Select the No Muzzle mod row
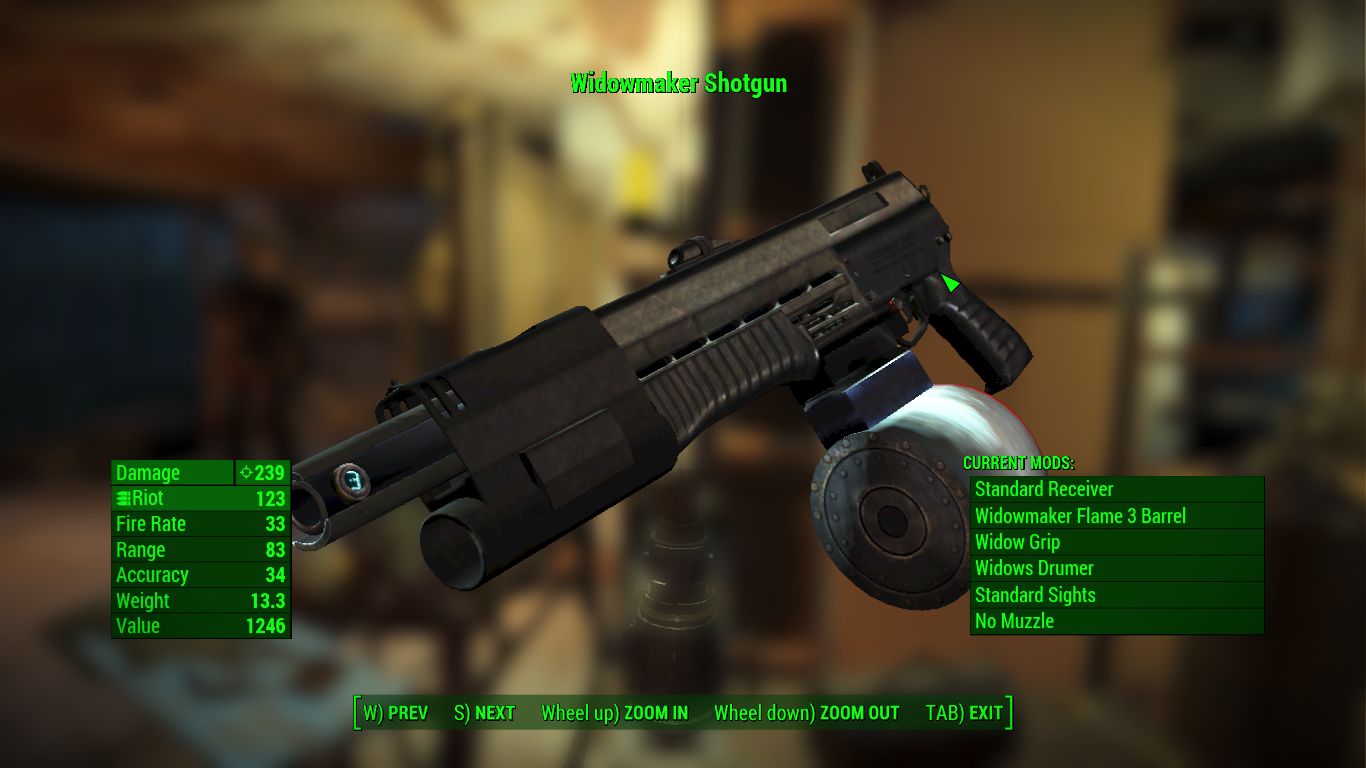The height and width of the screenshot is (768, 1366). [1116, 621]
